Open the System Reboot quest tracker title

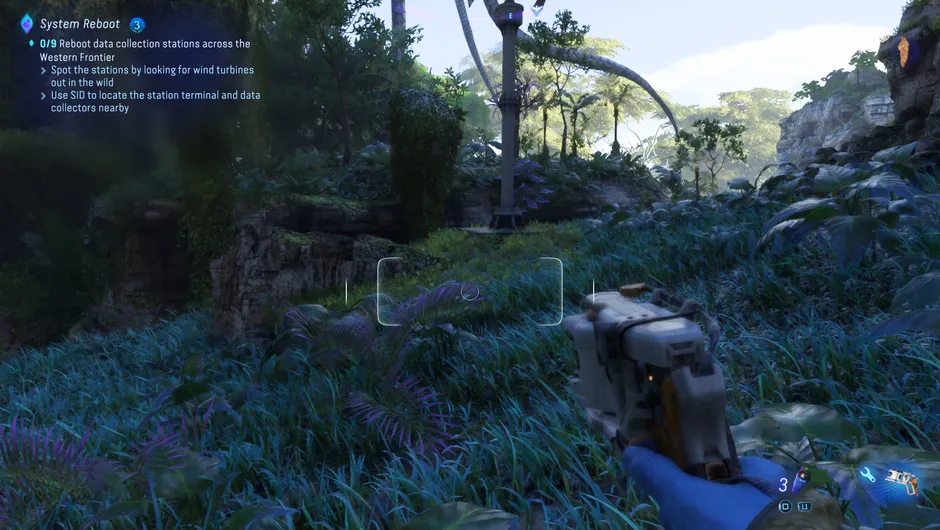tap(80, 24)
